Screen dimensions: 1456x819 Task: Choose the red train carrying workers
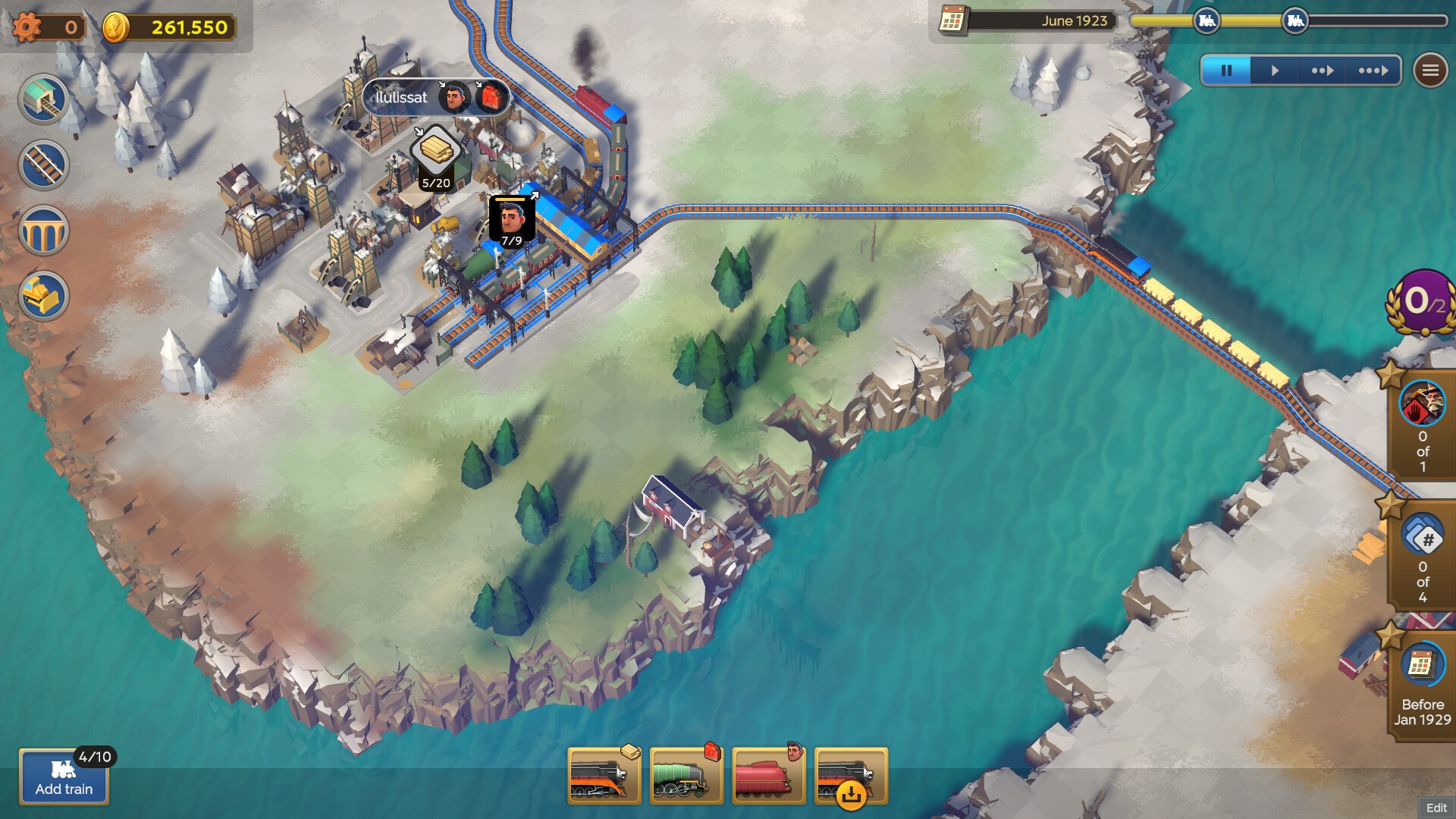767,777
